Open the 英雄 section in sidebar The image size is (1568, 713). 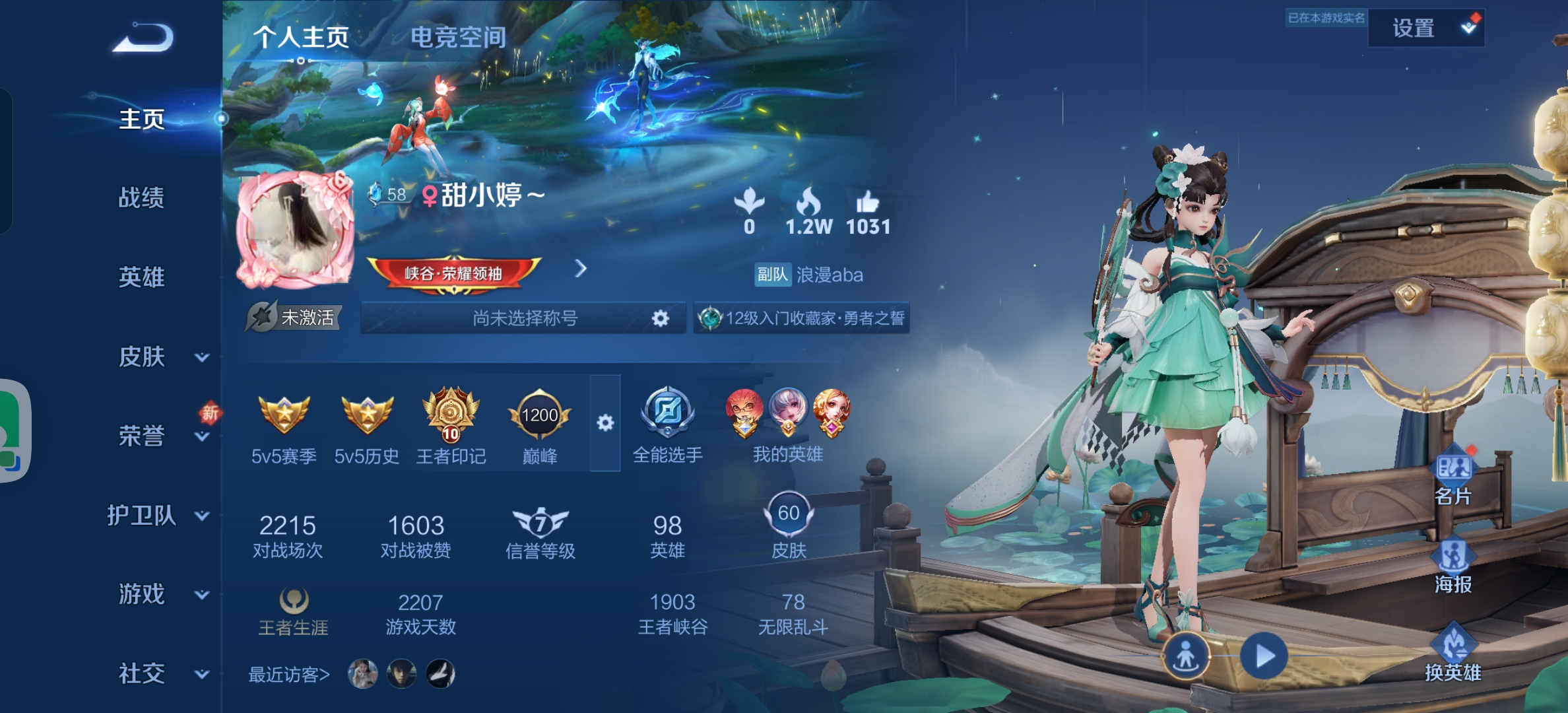point(141,277)
